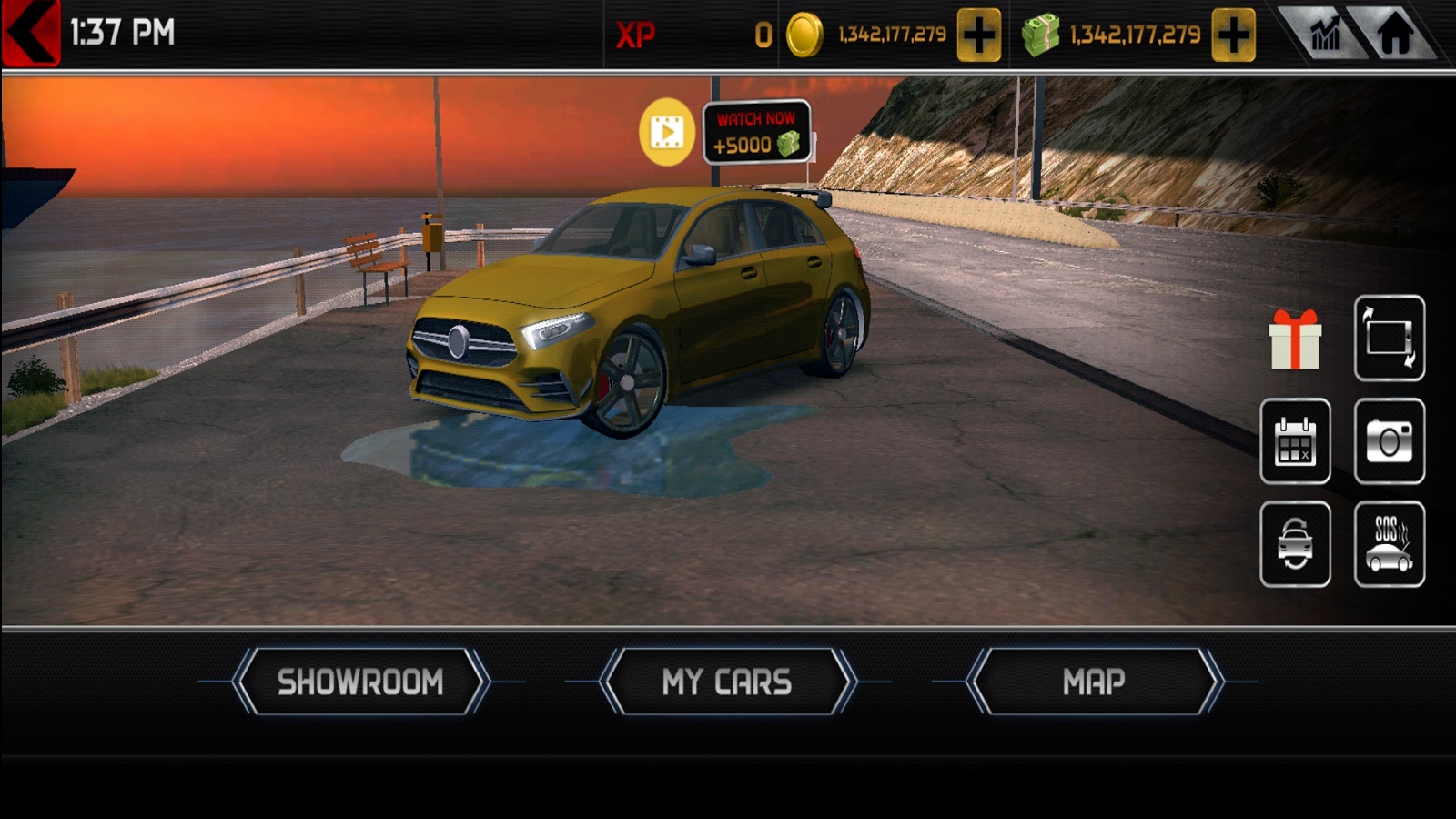Open the Showroom menu
This screenshot has height=819, width=1456.
360,682
